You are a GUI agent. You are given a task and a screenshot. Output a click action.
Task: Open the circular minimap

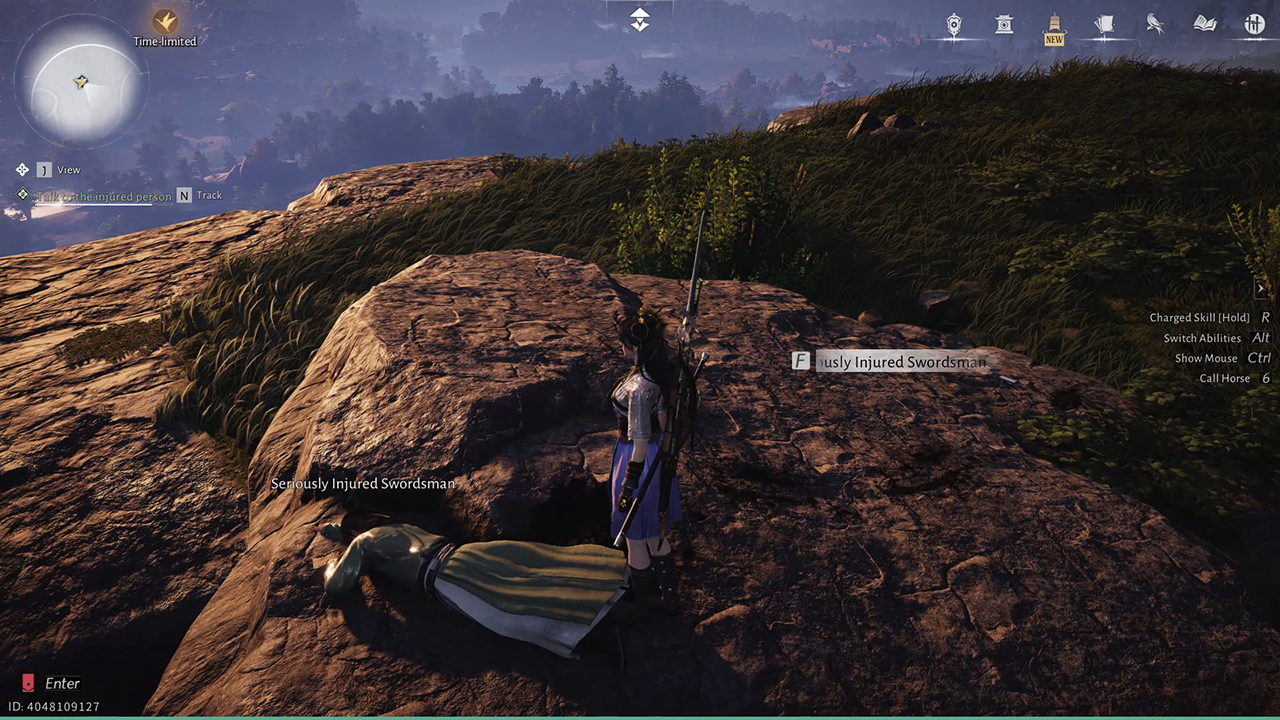point(81,83)
